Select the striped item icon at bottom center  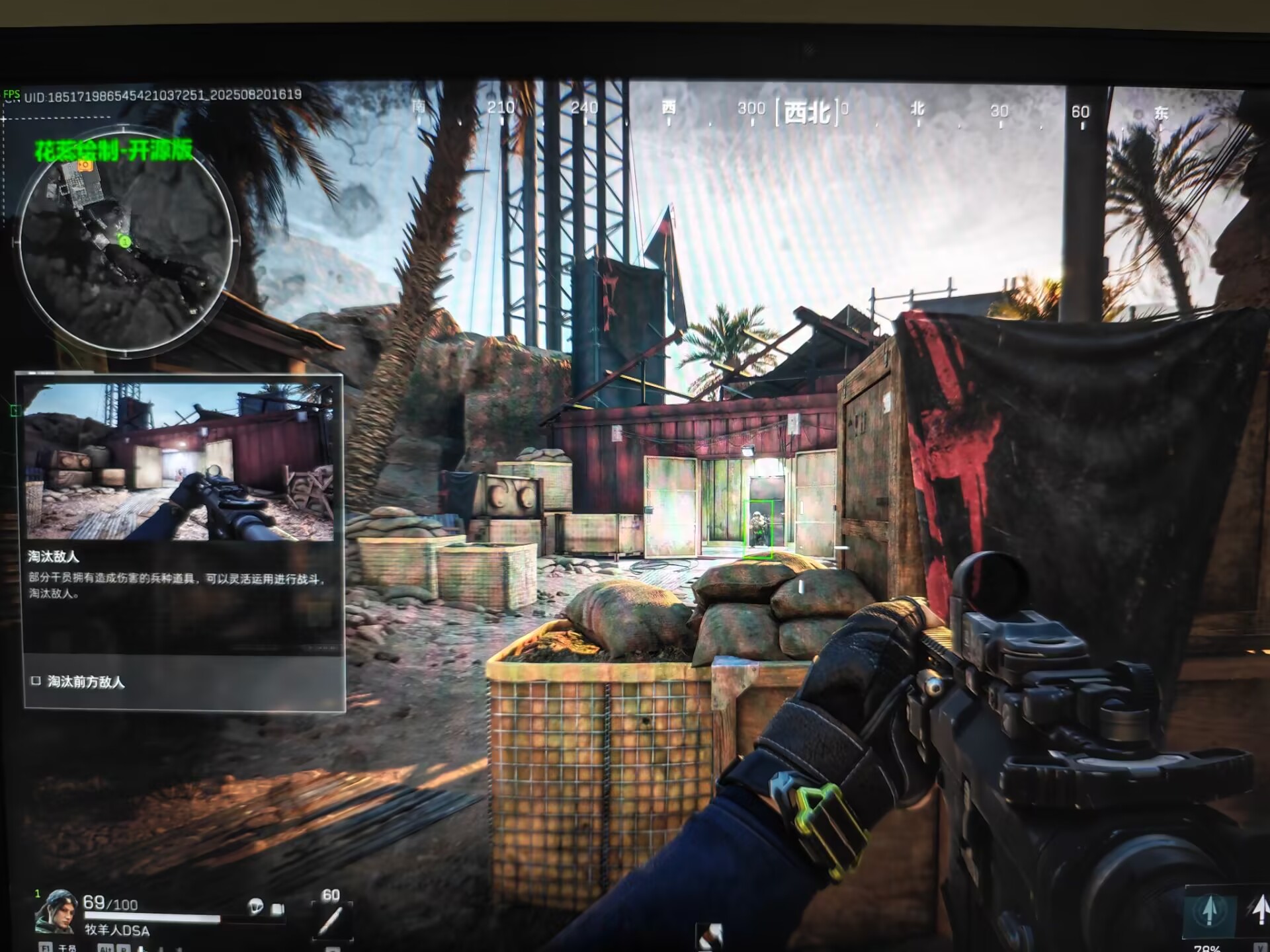click(x=709, y=935)
